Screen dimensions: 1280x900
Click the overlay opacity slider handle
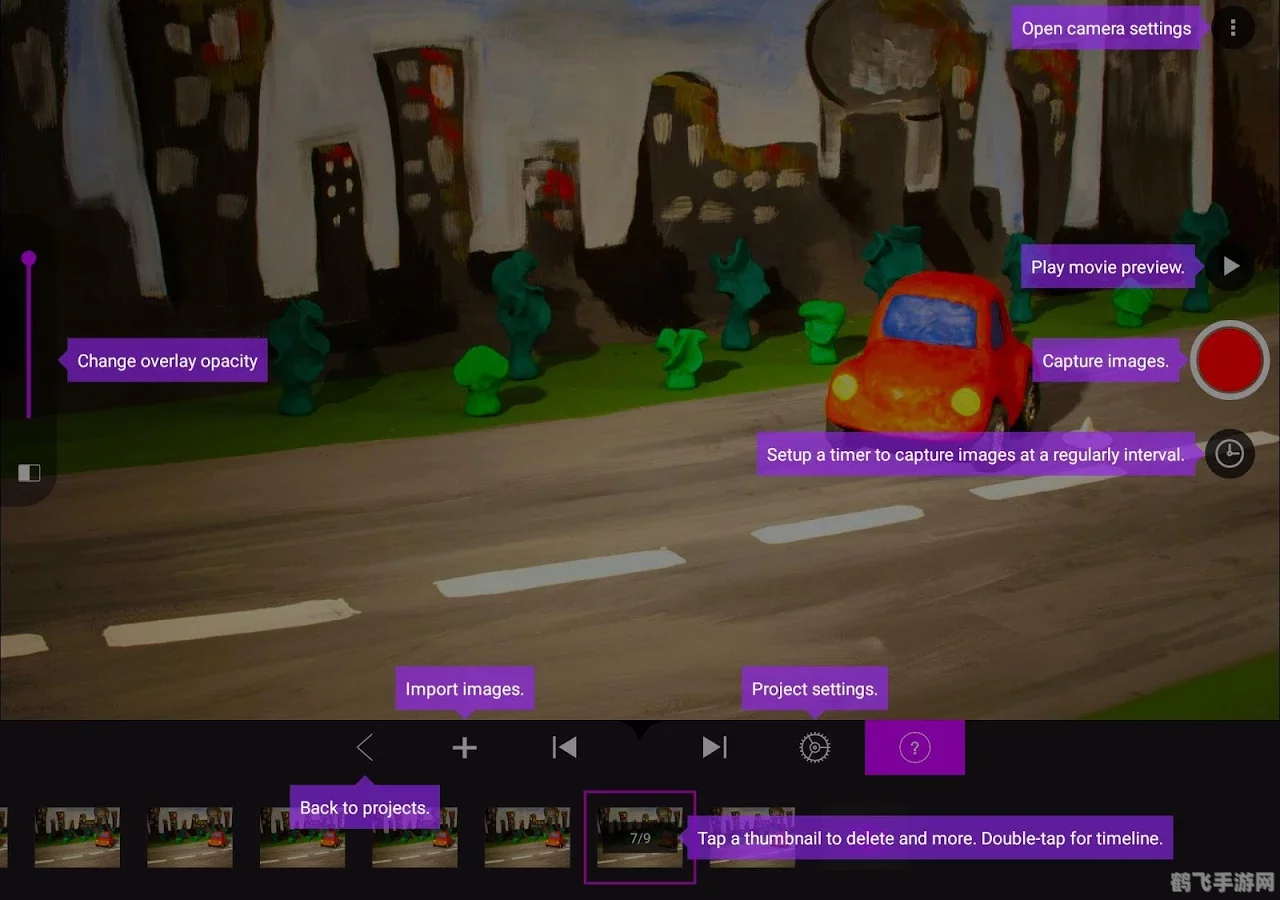point(29,259)
